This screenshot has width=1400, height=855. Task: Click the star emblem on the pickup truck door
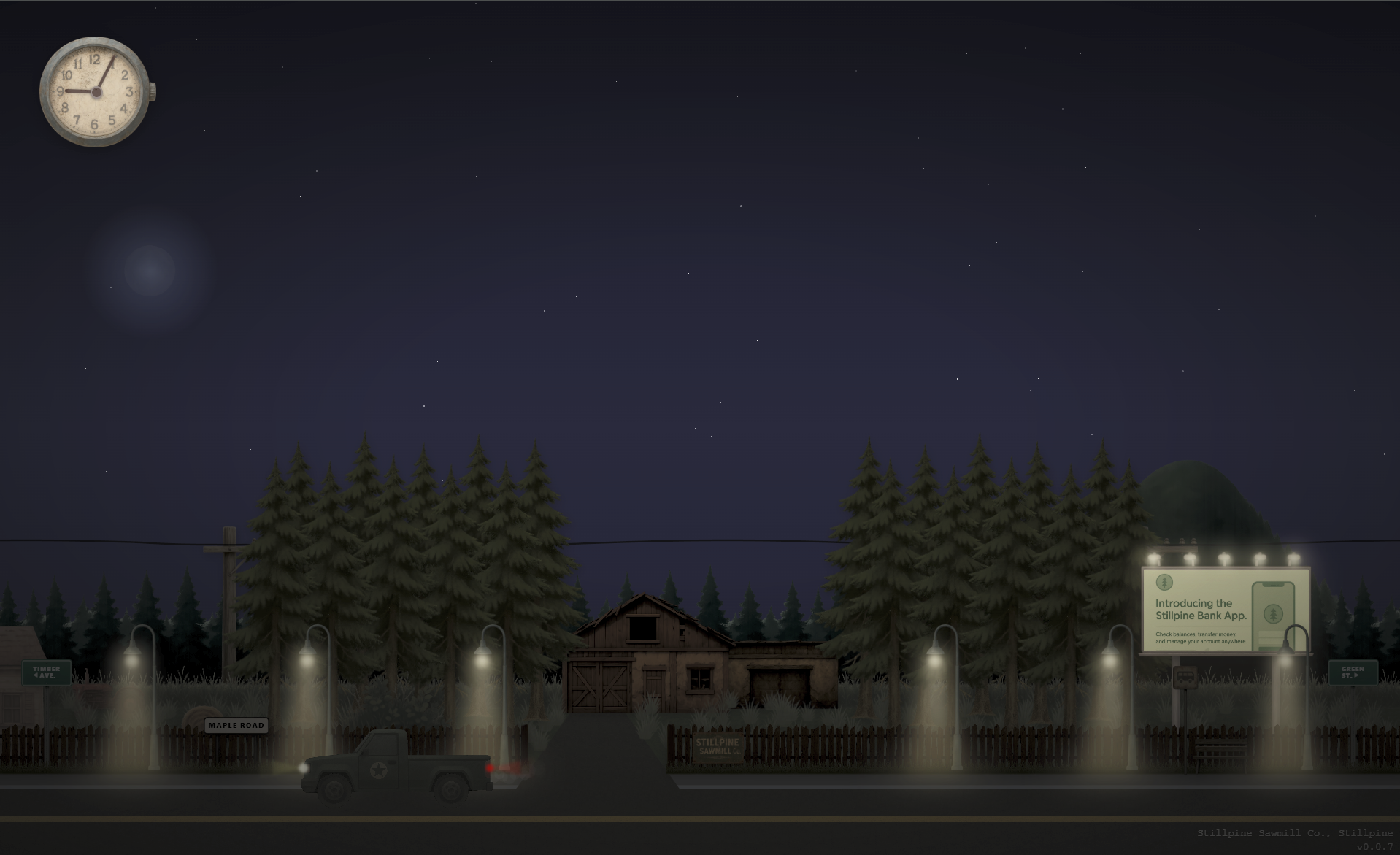(x=378, y=772)
